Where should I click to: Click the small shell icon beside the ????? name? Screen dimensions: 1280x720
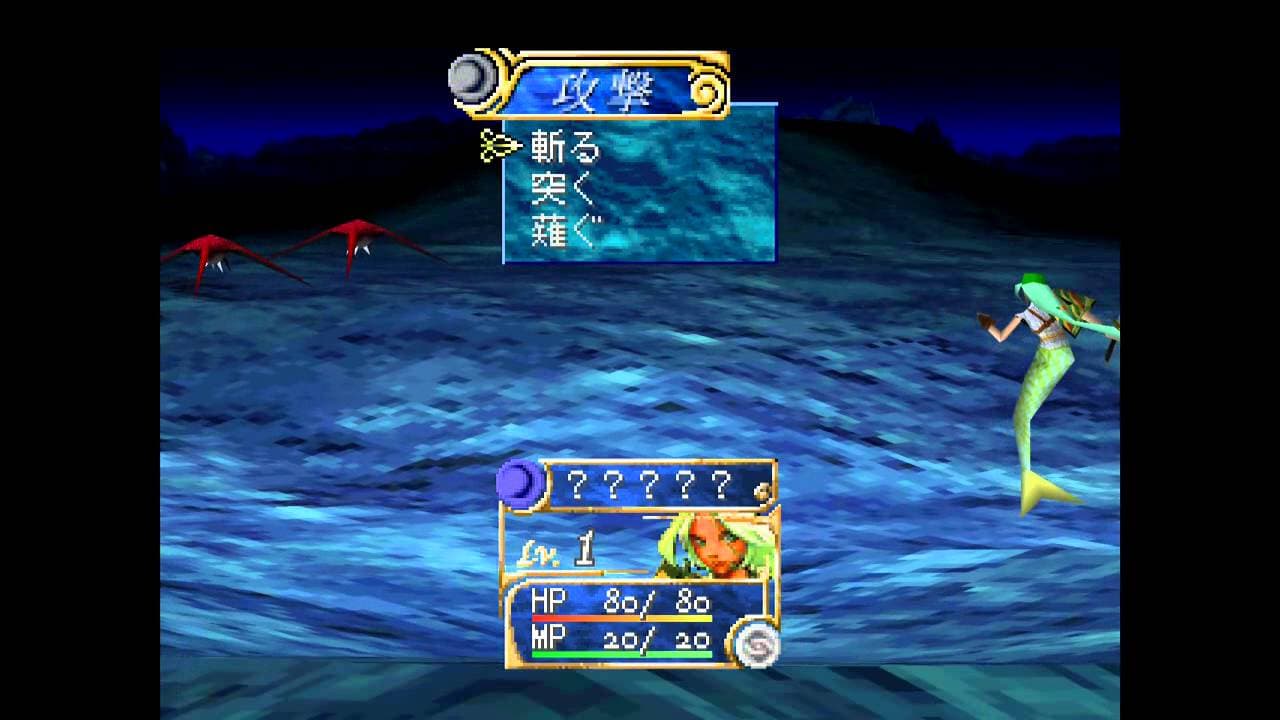(760, 491)
